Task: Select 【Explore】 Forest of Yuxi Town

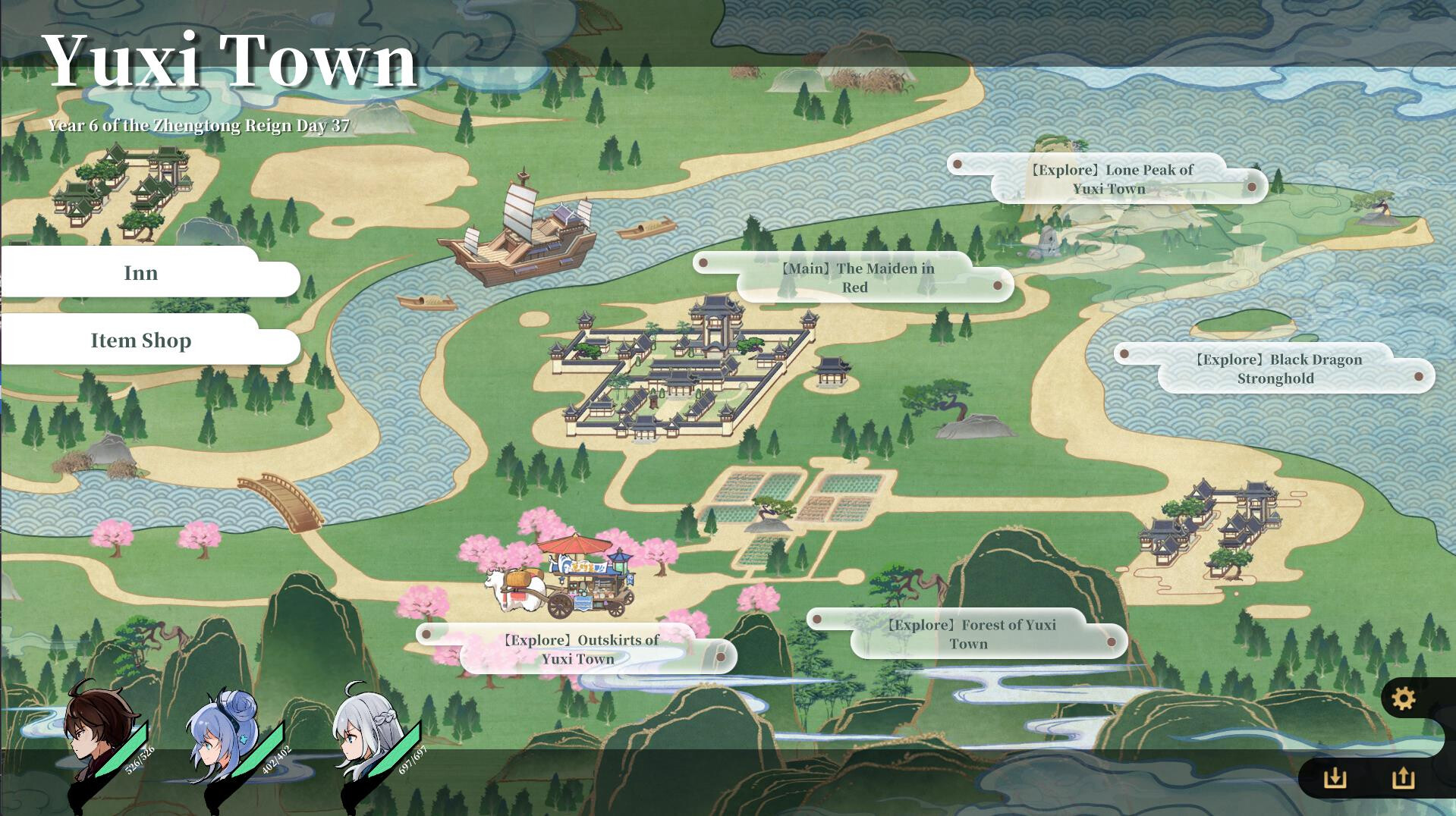Action: [971, 635]
